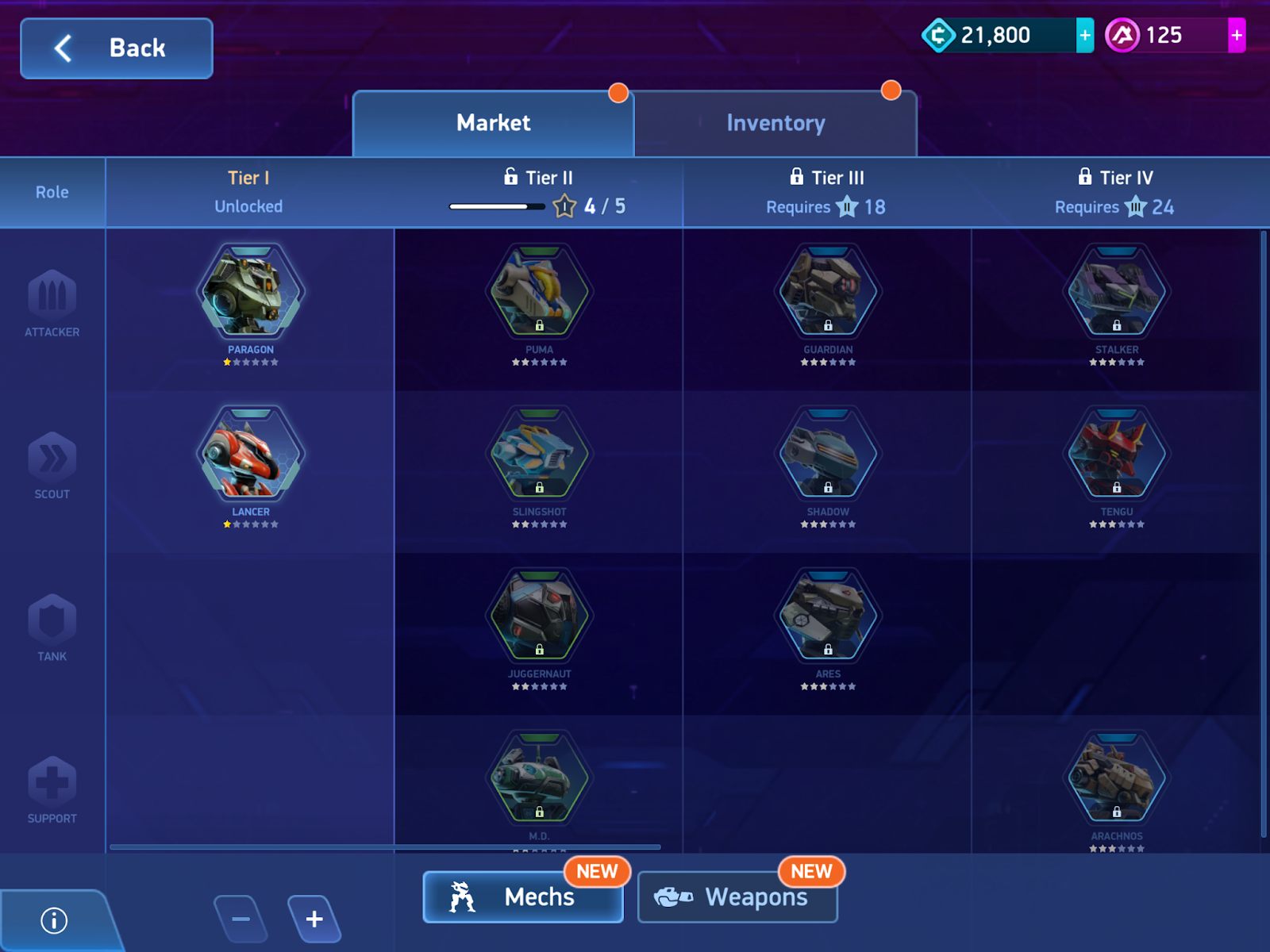Open the info panel via the i icon
1270x952 pixels.
click(x=53, y=919)
